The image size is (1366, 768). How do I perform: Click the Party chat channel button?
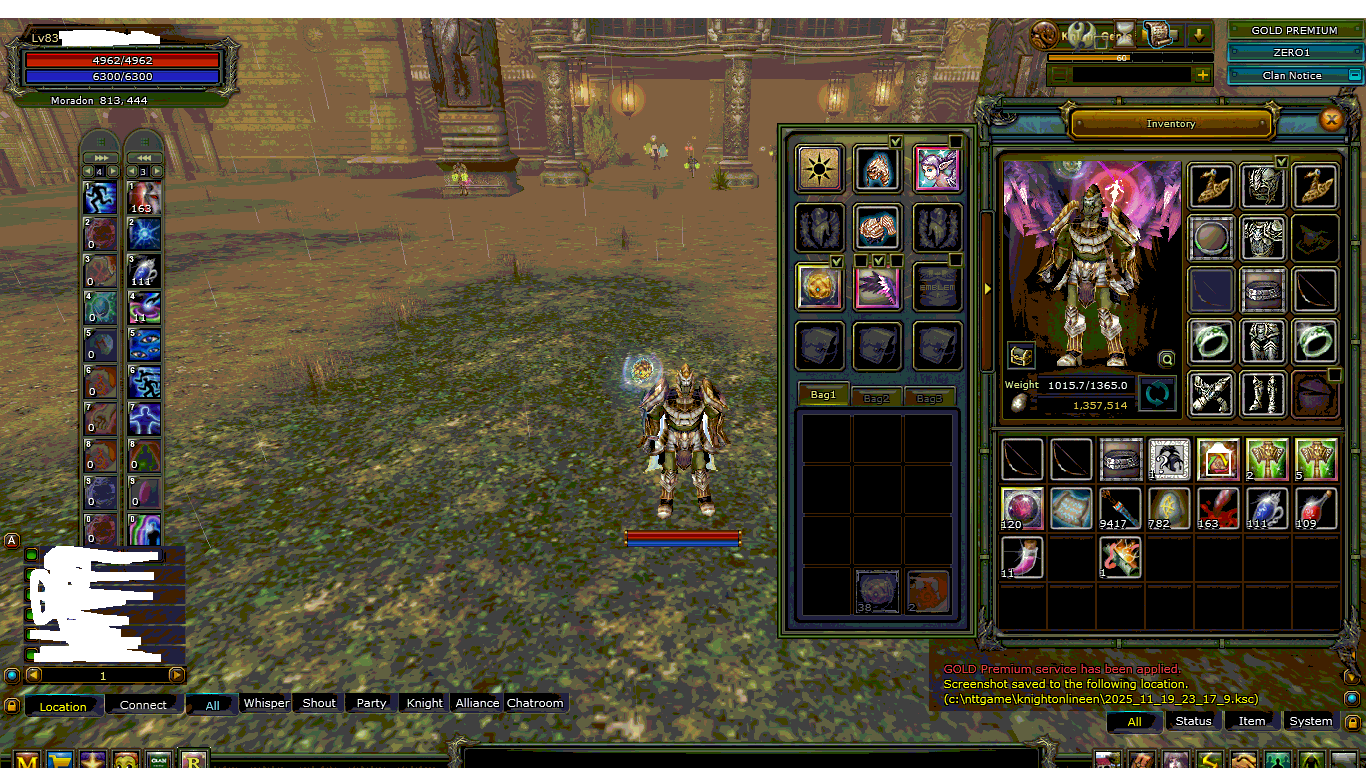pyautogui.click(x=369, y=702)
